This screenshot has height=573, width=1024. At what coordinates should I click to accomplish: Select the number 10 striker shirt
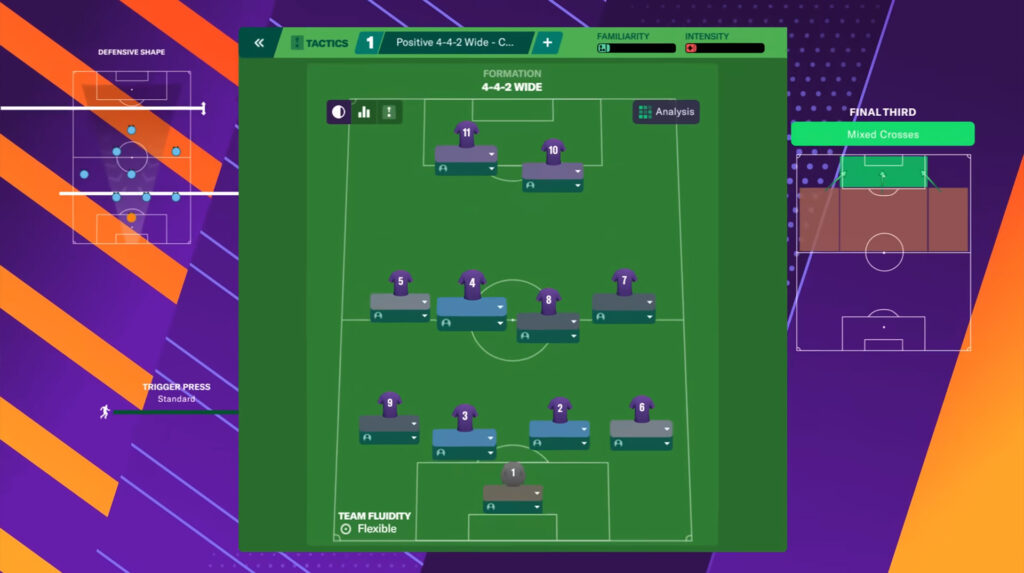553,151
